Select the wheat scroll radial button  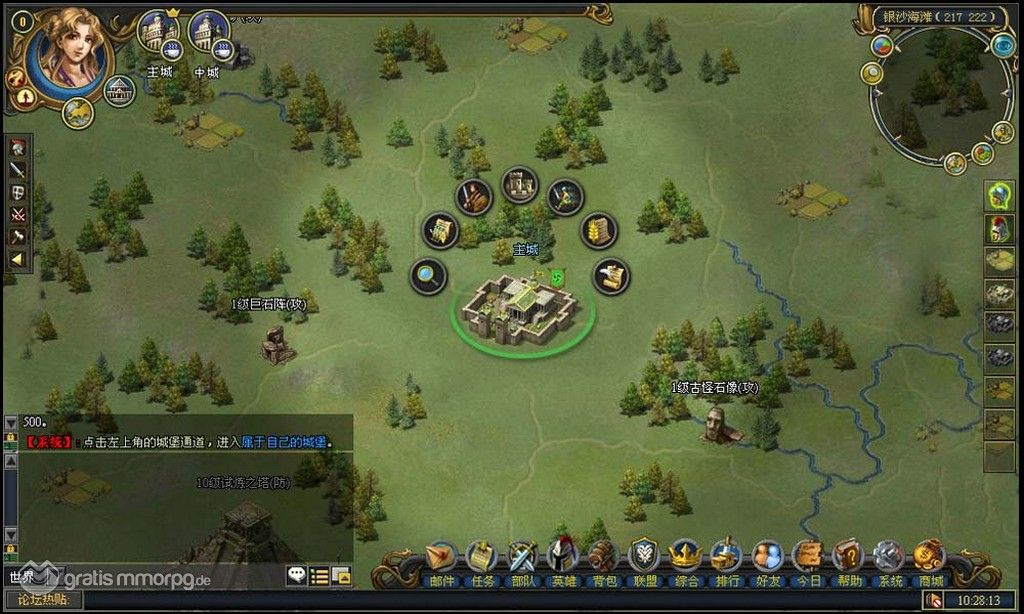tap(598, 231)
